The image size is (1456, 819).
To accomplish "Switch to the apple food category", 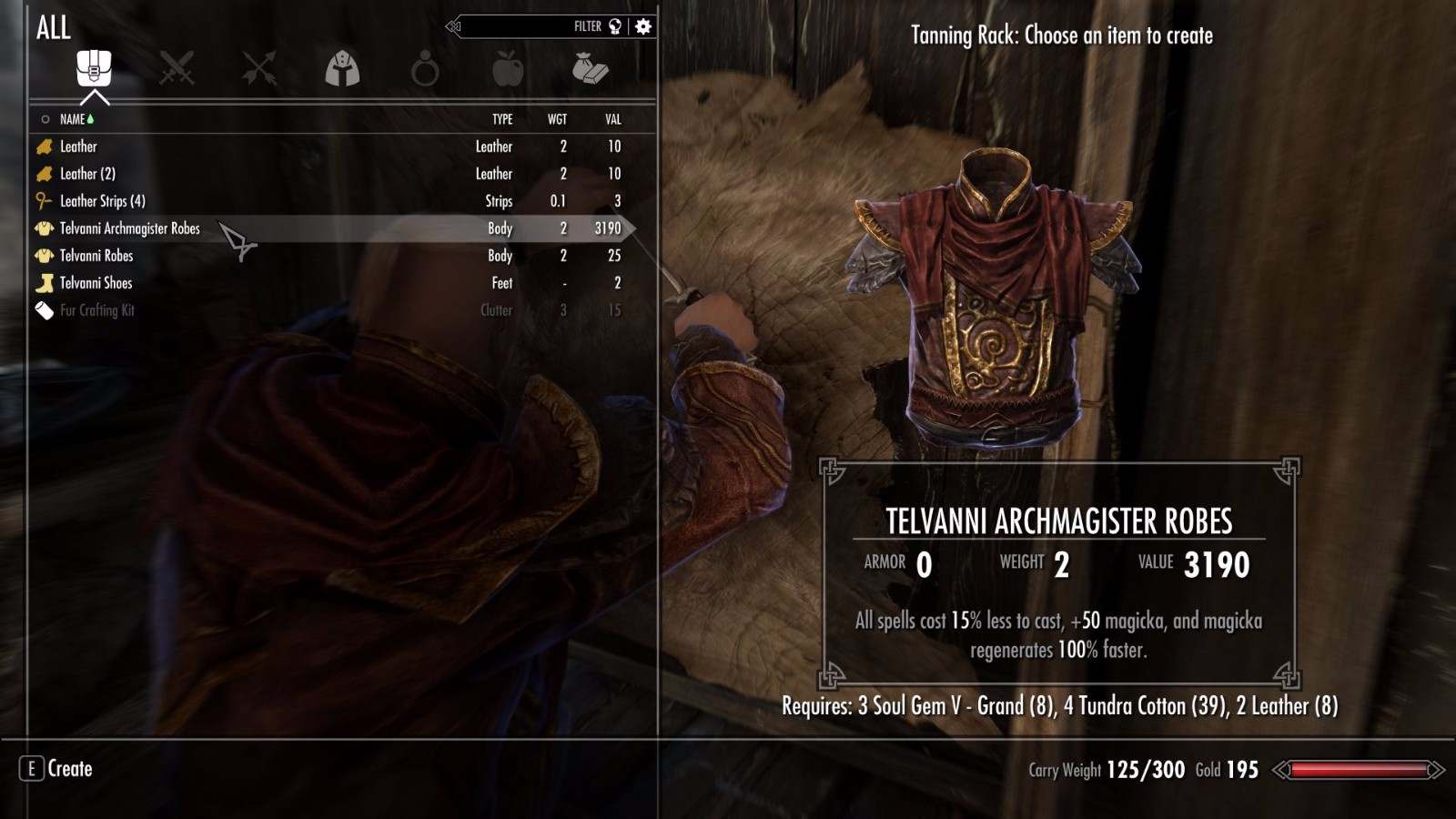I will (x=508, y=68).
